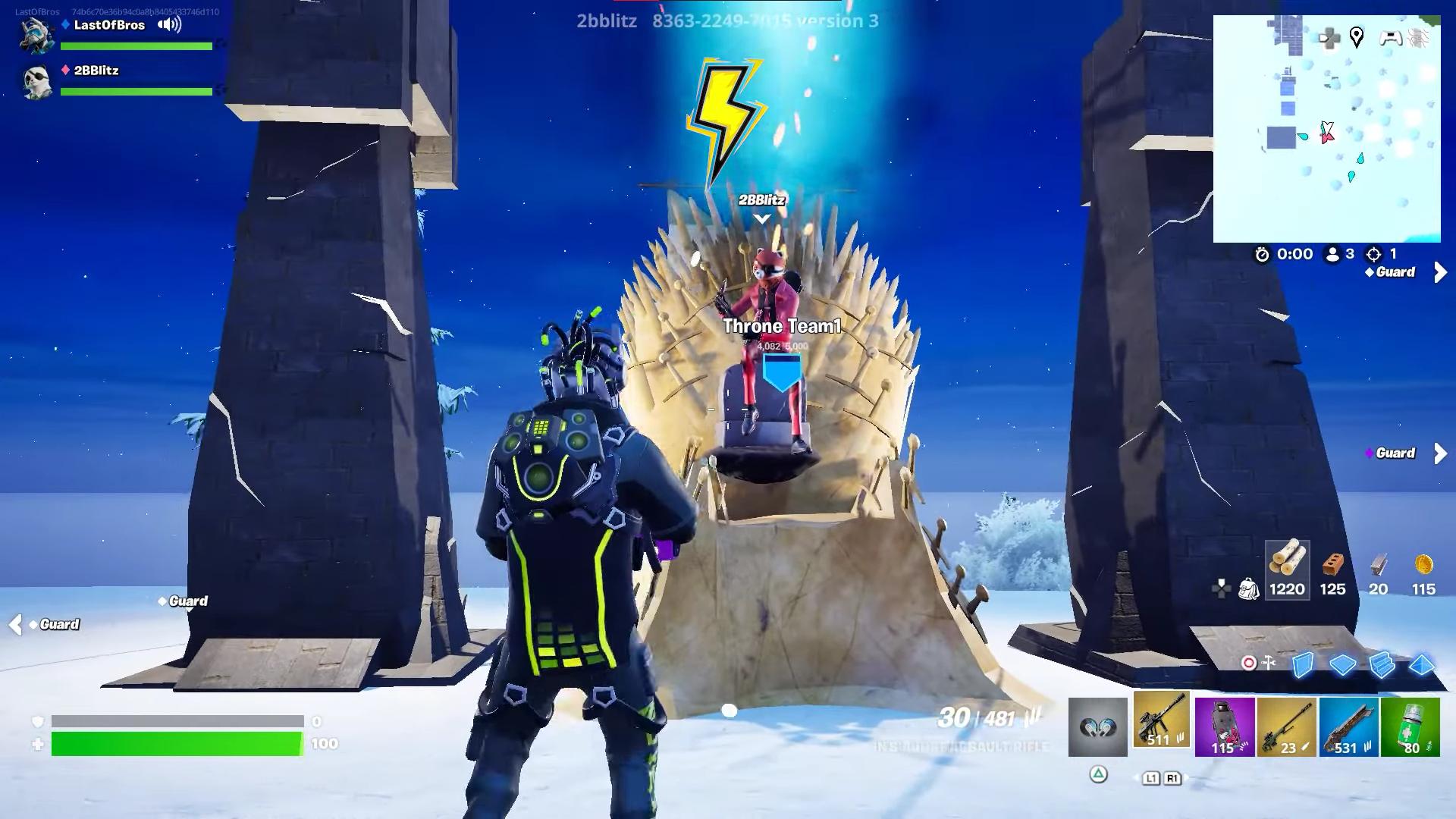This screenshot has width=1456, height=819.
Task: Click LastOfBros squad member entry
Action: pyautogui.click(x=109, y=25)
